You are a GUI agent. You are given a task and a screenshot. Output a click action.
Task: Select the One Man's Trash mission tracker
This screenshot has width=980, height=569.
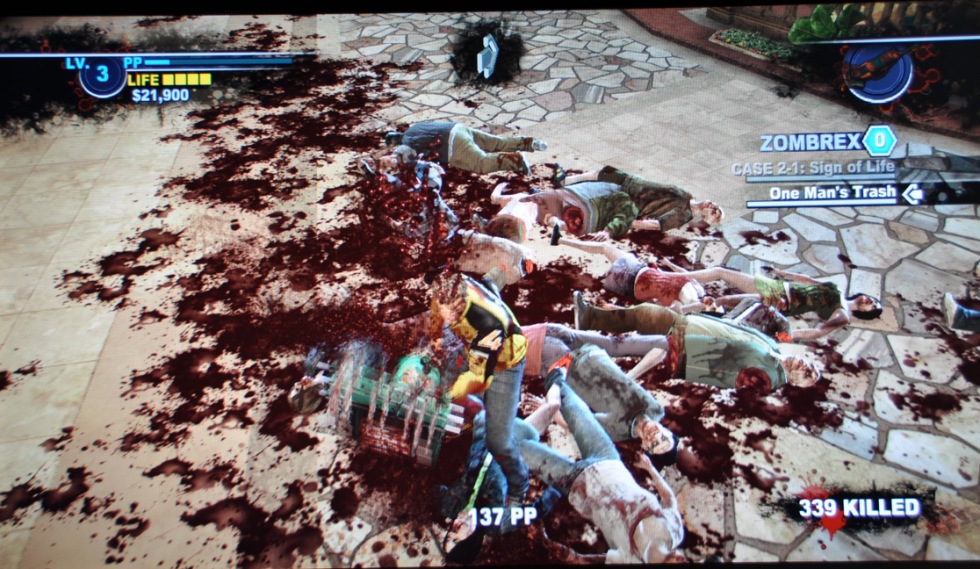coord(833,194)
